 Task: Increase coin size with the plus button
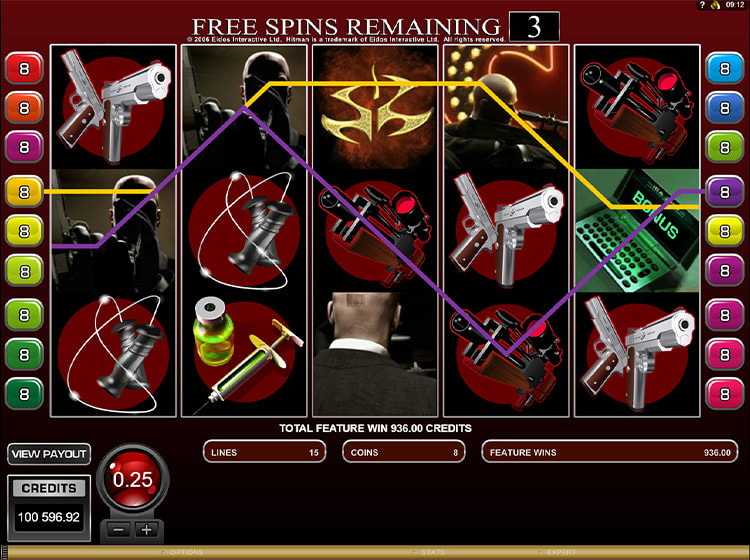click(146, 530)
